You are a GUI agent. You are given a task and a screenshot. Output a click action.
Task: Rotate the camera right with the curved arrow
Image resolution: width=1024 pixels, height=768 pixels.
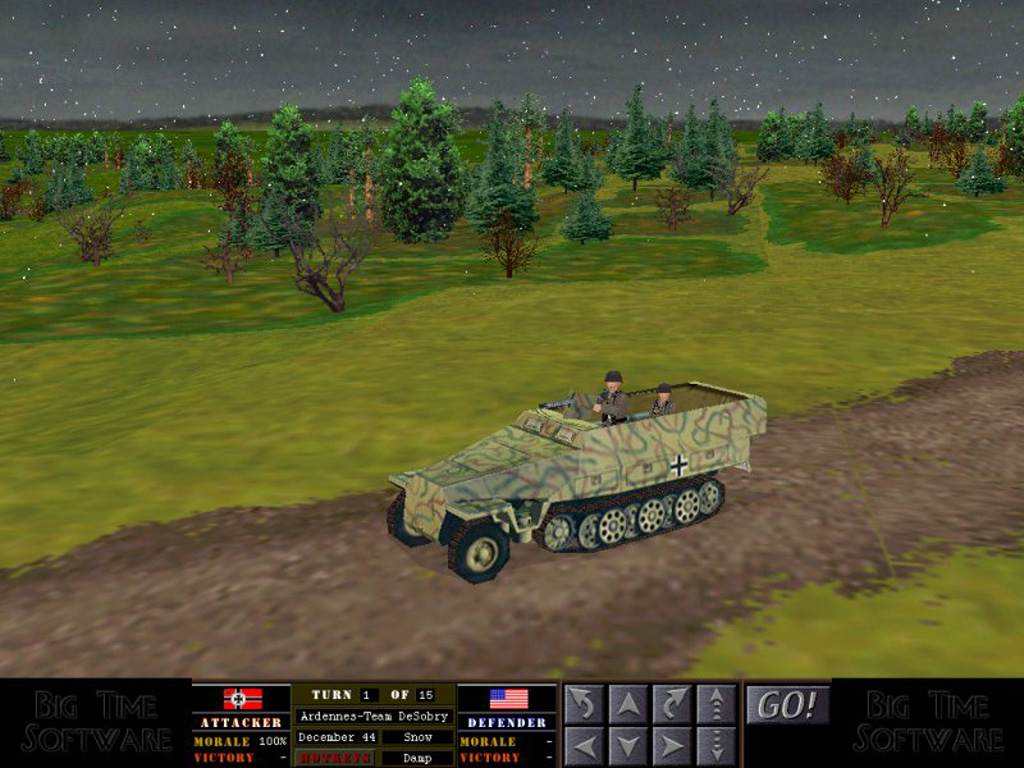pyautogui.click(x=672, y=704)
